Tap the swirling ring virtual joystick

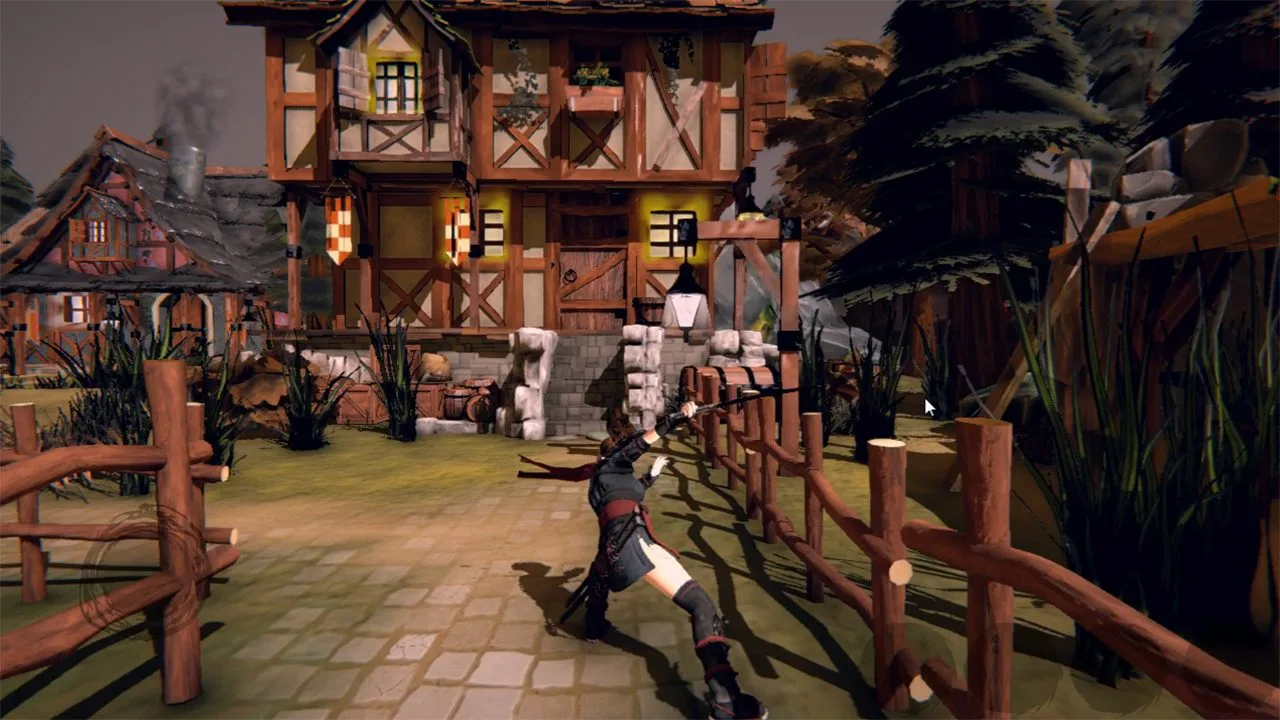[x=143, y=571]
